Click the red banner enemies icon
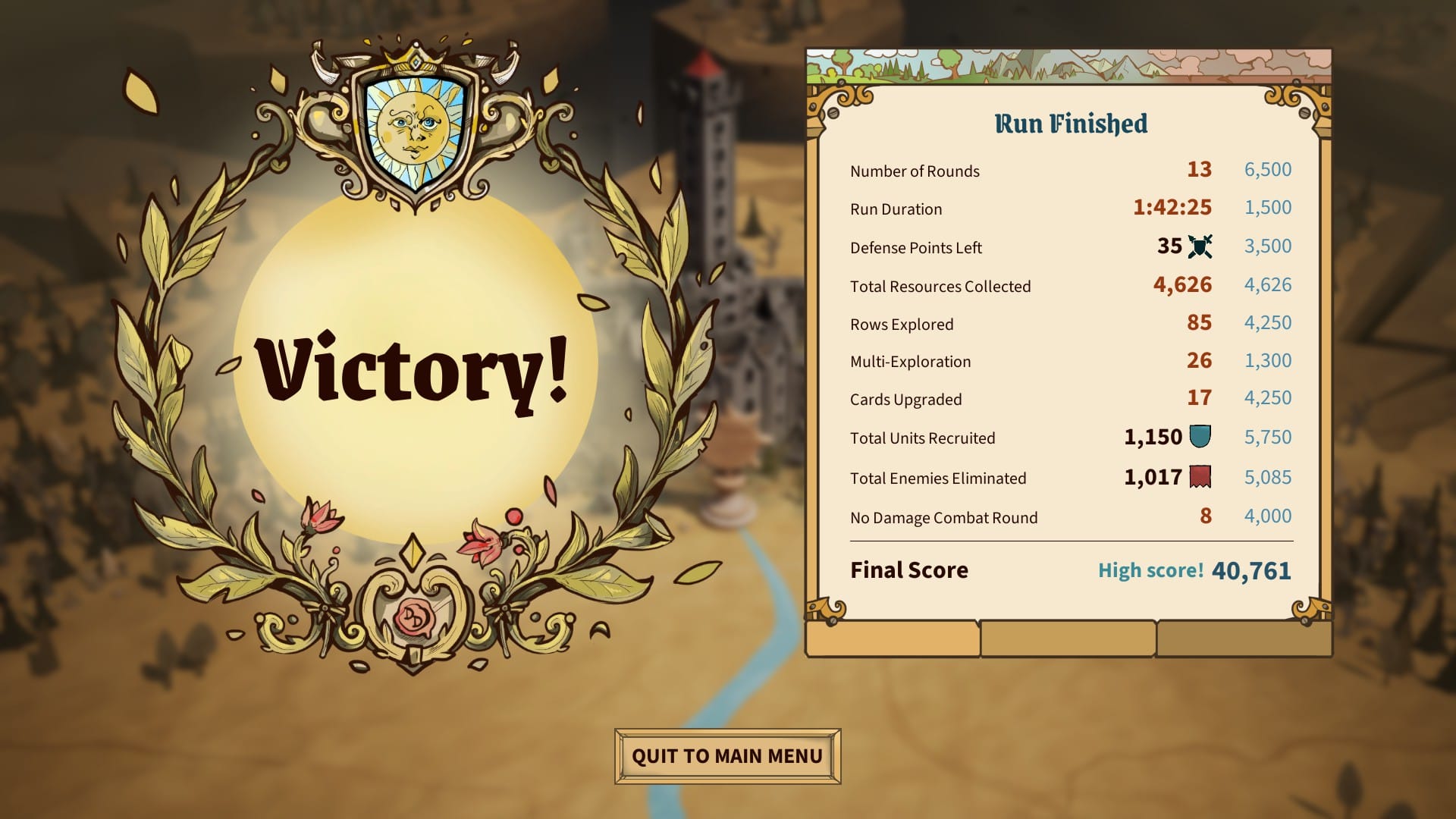This screenshot has height=819, width=1456. coord(1202,477)
